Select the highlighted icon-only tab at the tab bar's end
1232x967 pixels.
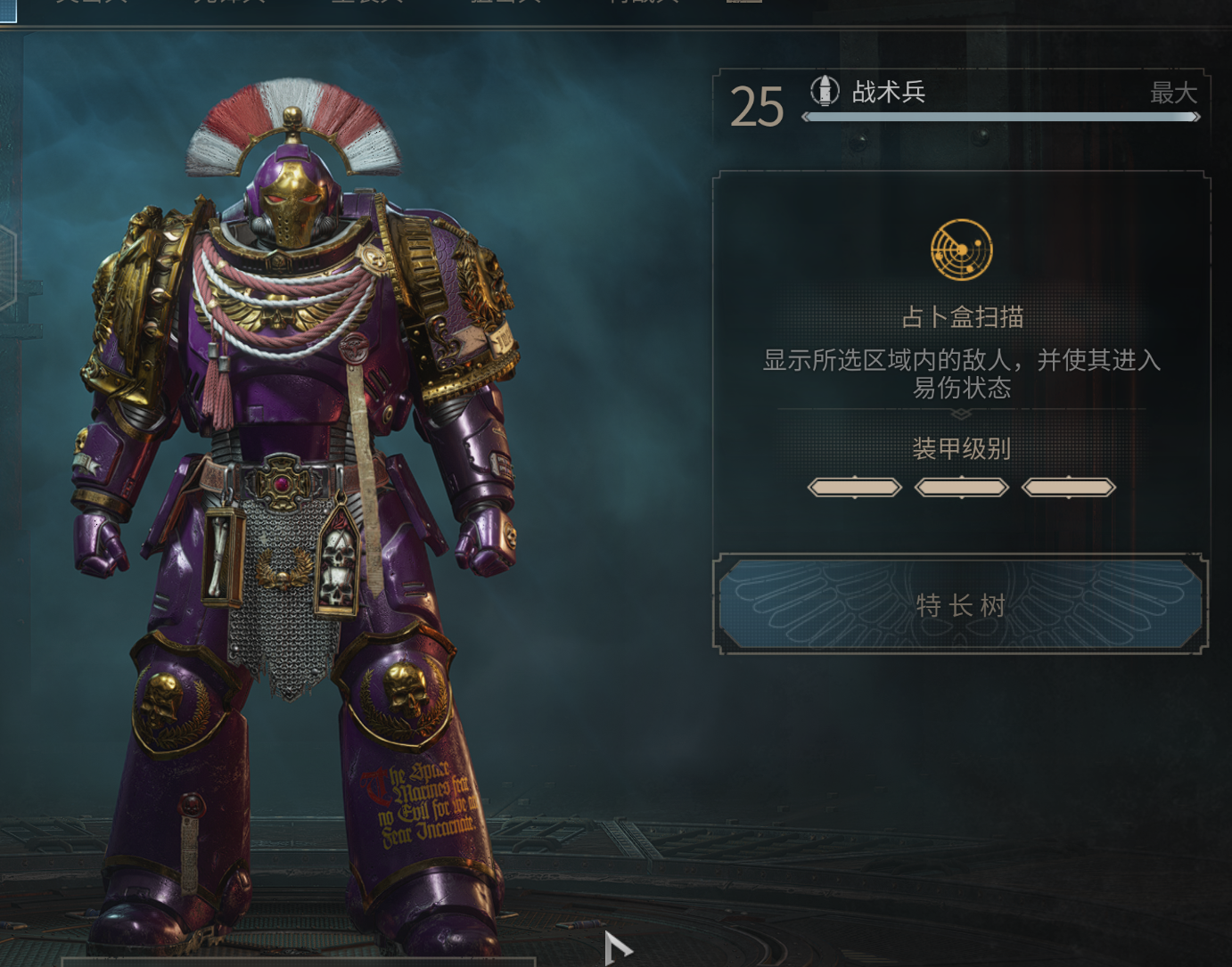[x=744, y=4]
